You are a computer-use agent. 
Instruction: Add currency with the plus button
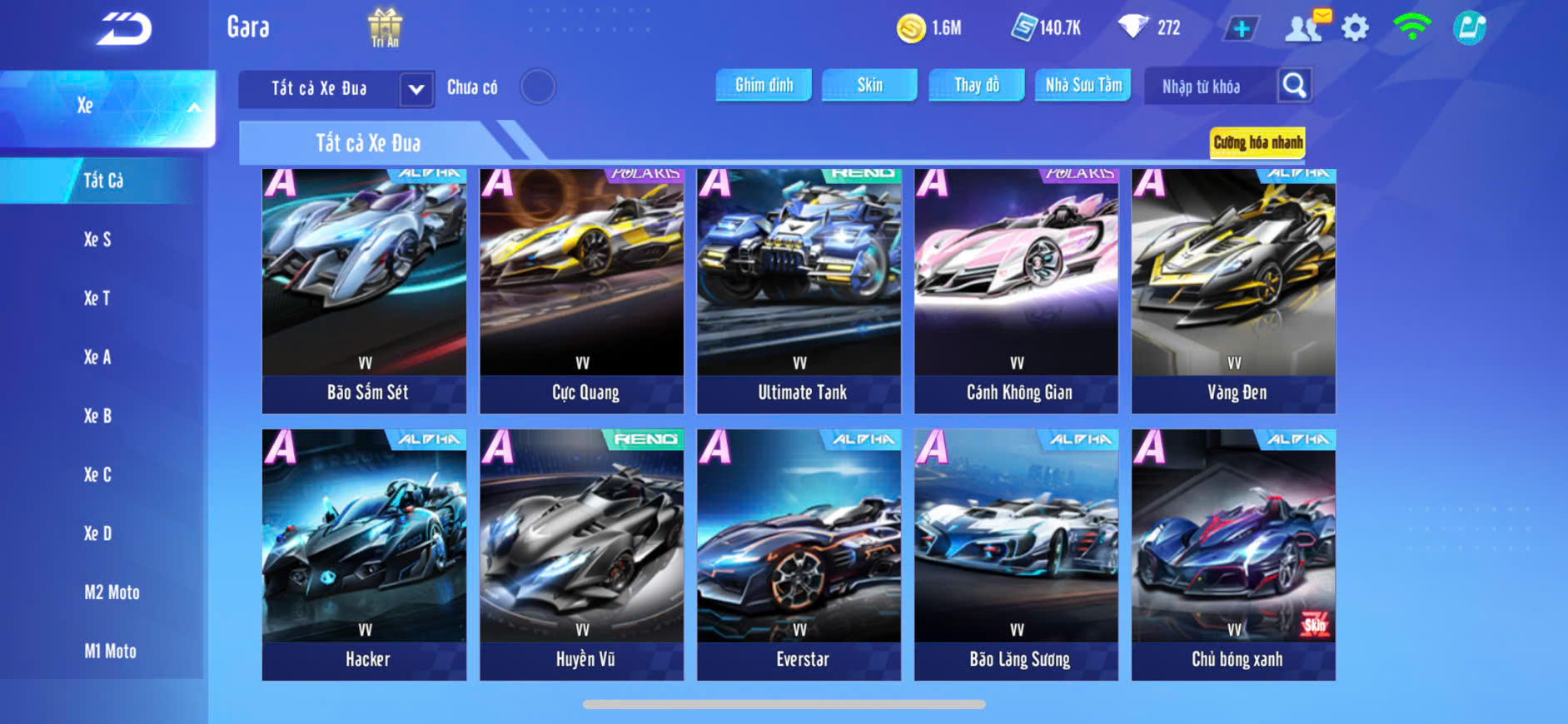pyautogui.click(x=1241, y=28)
